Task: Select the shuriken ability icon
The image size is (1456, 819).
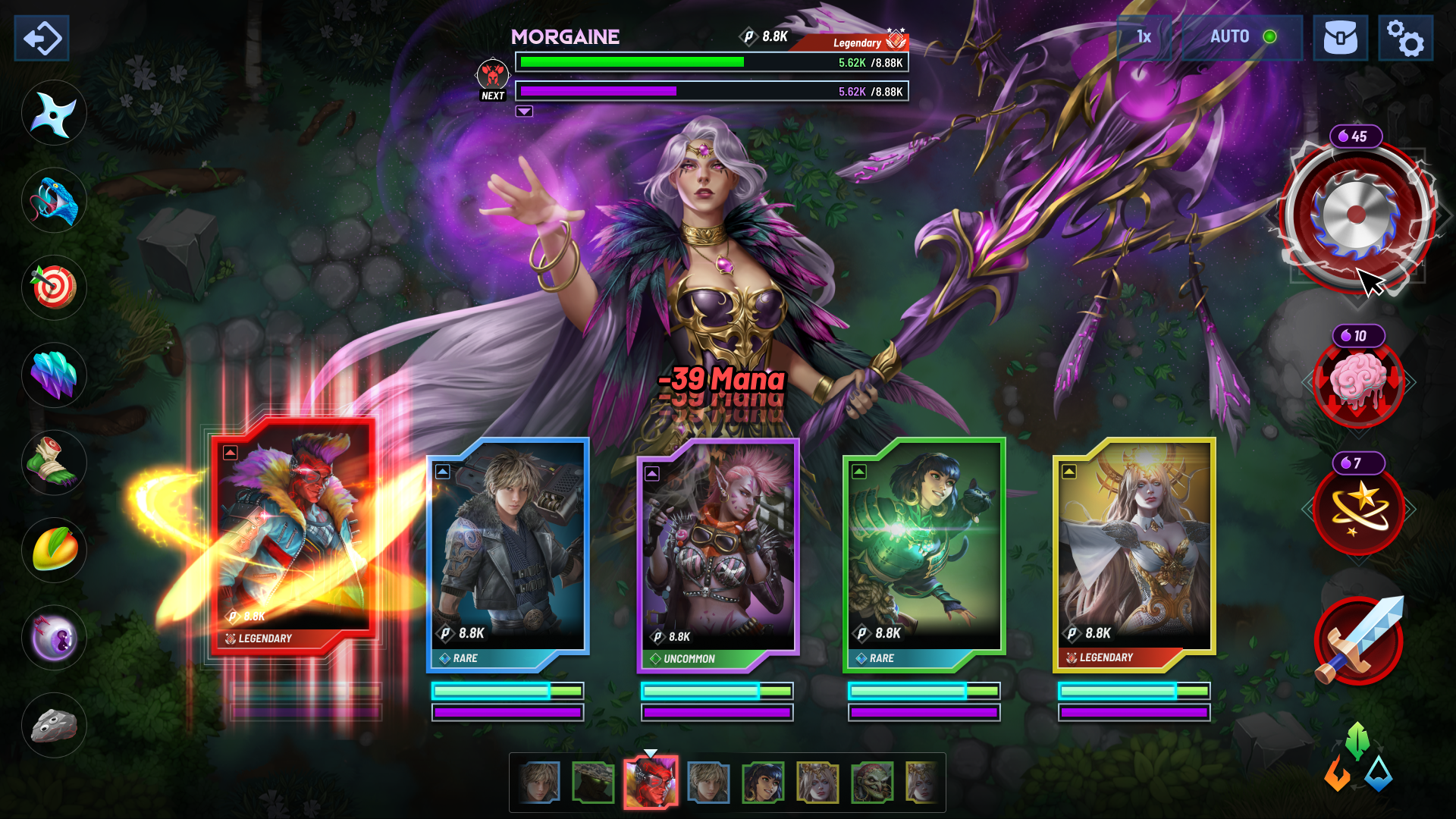Action: tap(53, 112)
